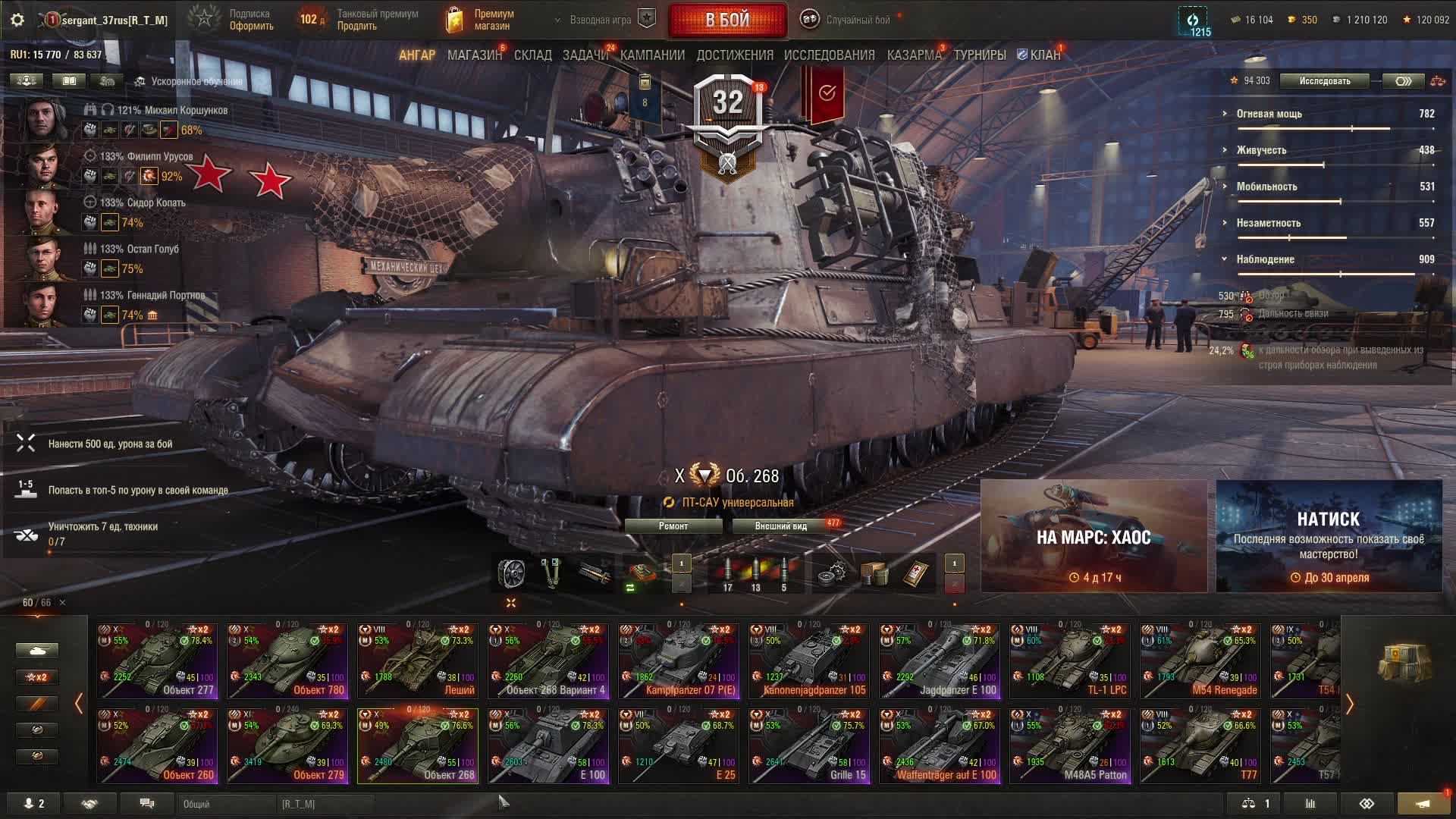Select crew commander Михаил Коршунков
The width and height of the screenshot is (1456, 819).
coord(42,119)
